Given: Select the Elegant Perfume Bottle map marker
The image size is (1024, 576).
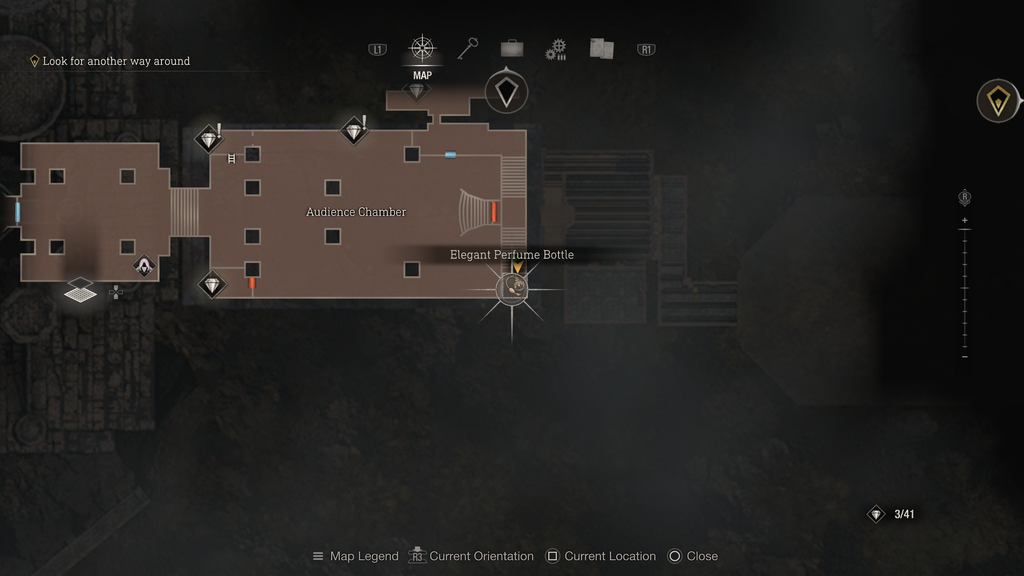Looking at the screenshot, I should coord(514,288).
